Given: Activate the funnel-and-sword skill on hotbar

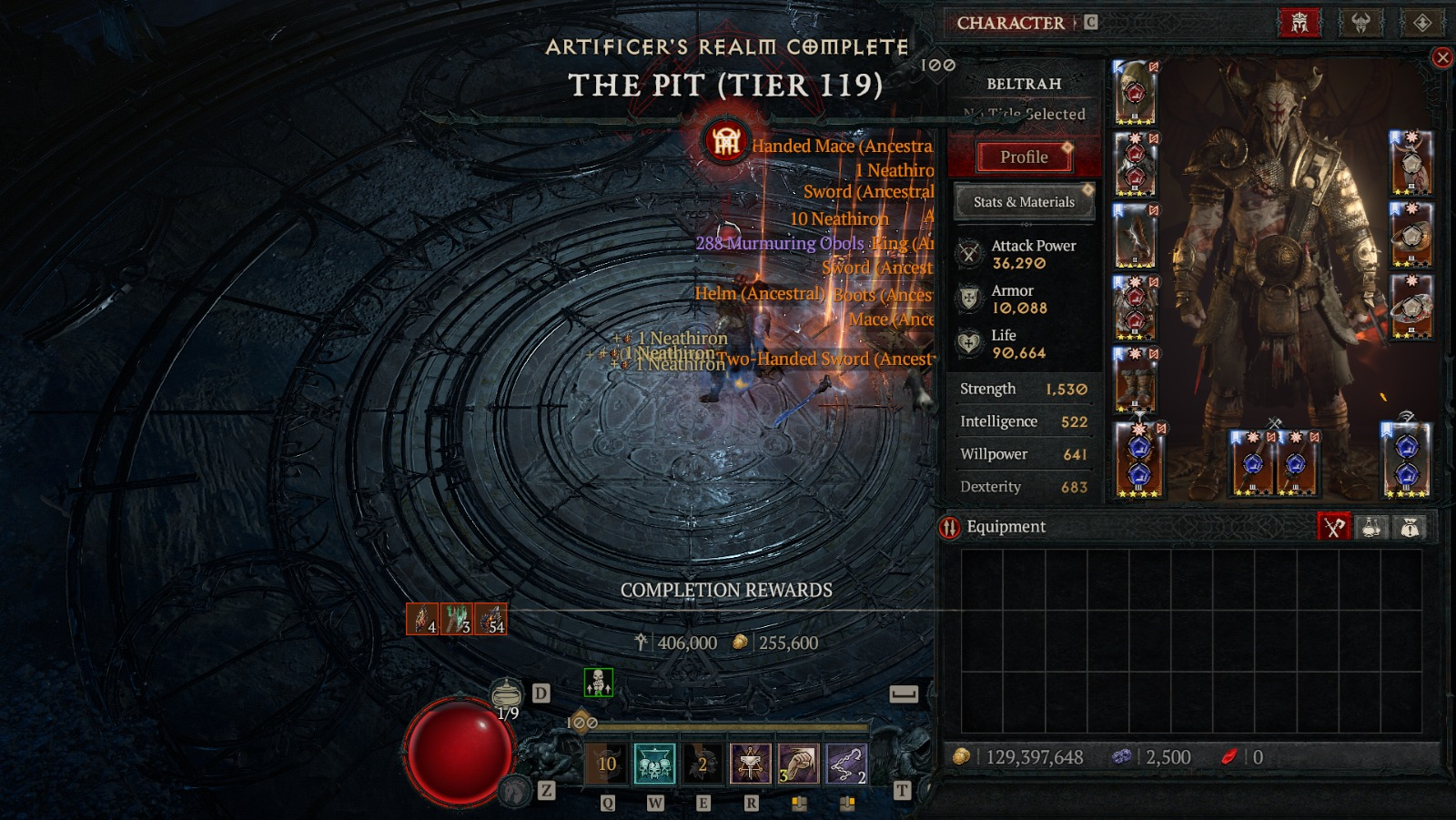Looking at the screenshot, I should 750,764.
